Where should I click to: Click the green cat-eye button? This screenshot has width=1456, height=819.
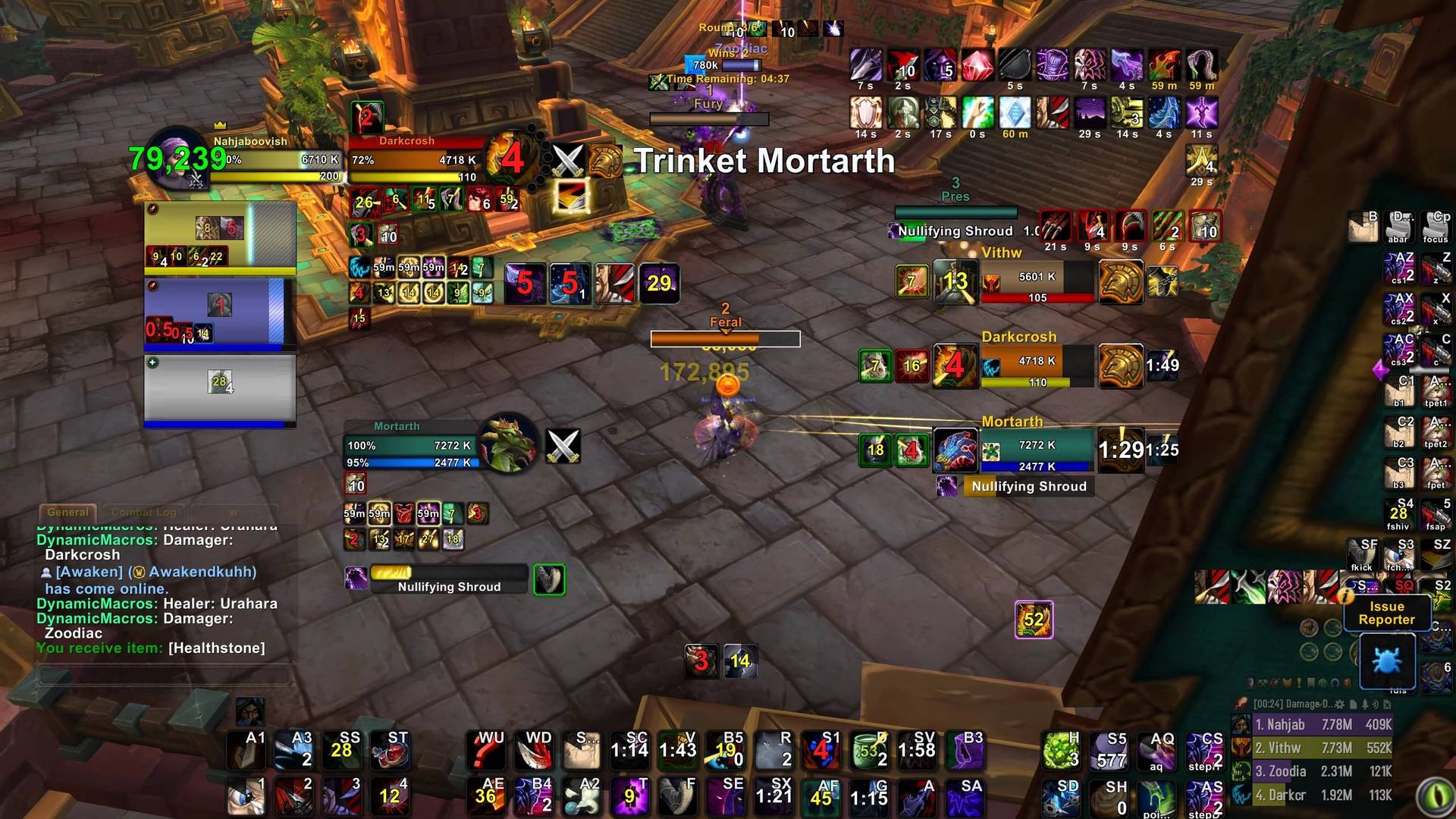pos(1434,796)
